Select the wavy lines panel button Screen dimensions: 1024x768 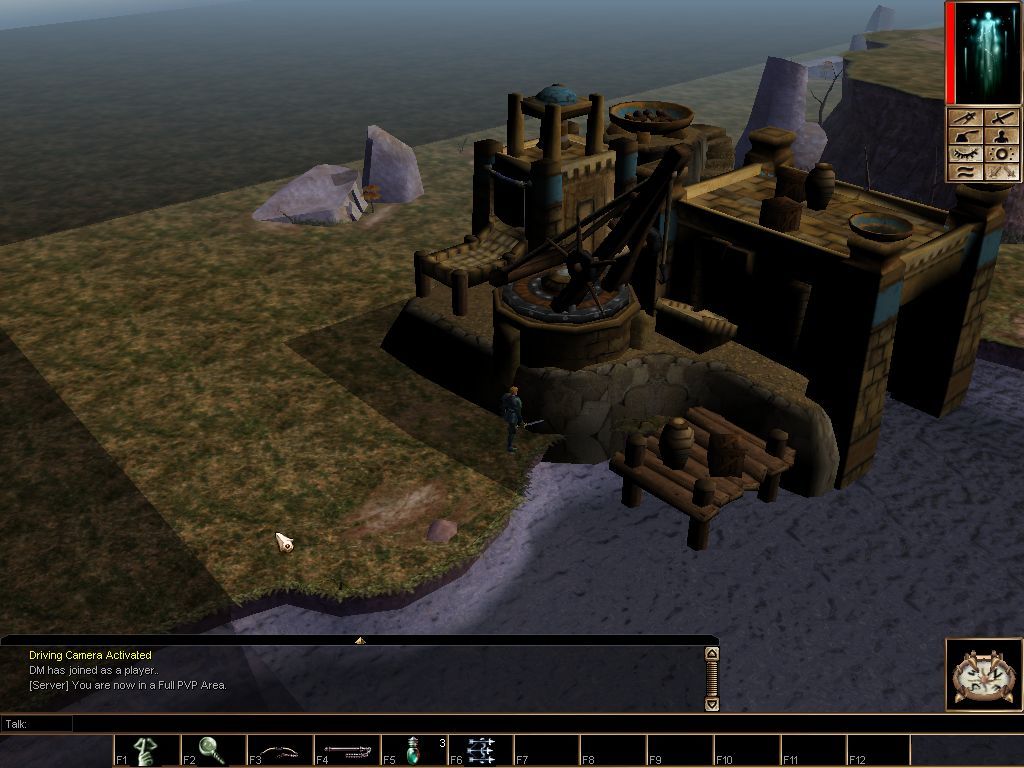pos(966,172)
